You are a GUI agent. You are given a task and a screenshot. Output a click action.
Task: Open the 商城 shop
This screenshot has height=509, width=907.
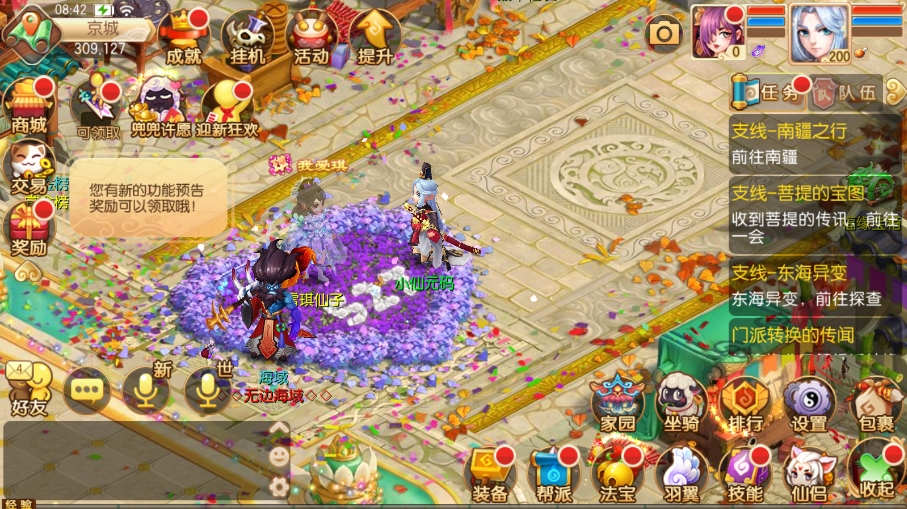coord(29,105)
